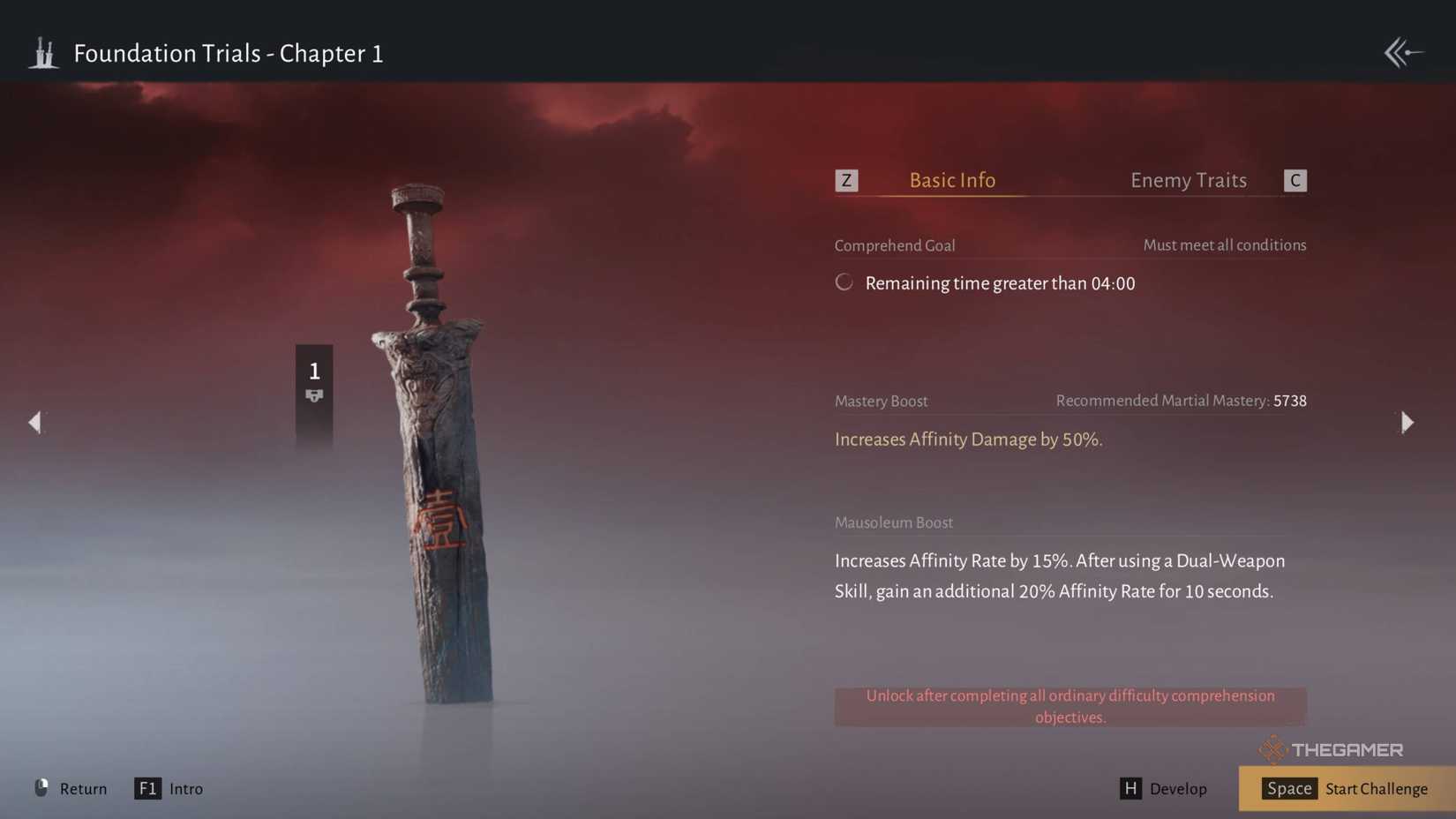This screenshot has width=1456, height=819.
Task: Open the Basic Info tab
Action: [x=951, y=180]
